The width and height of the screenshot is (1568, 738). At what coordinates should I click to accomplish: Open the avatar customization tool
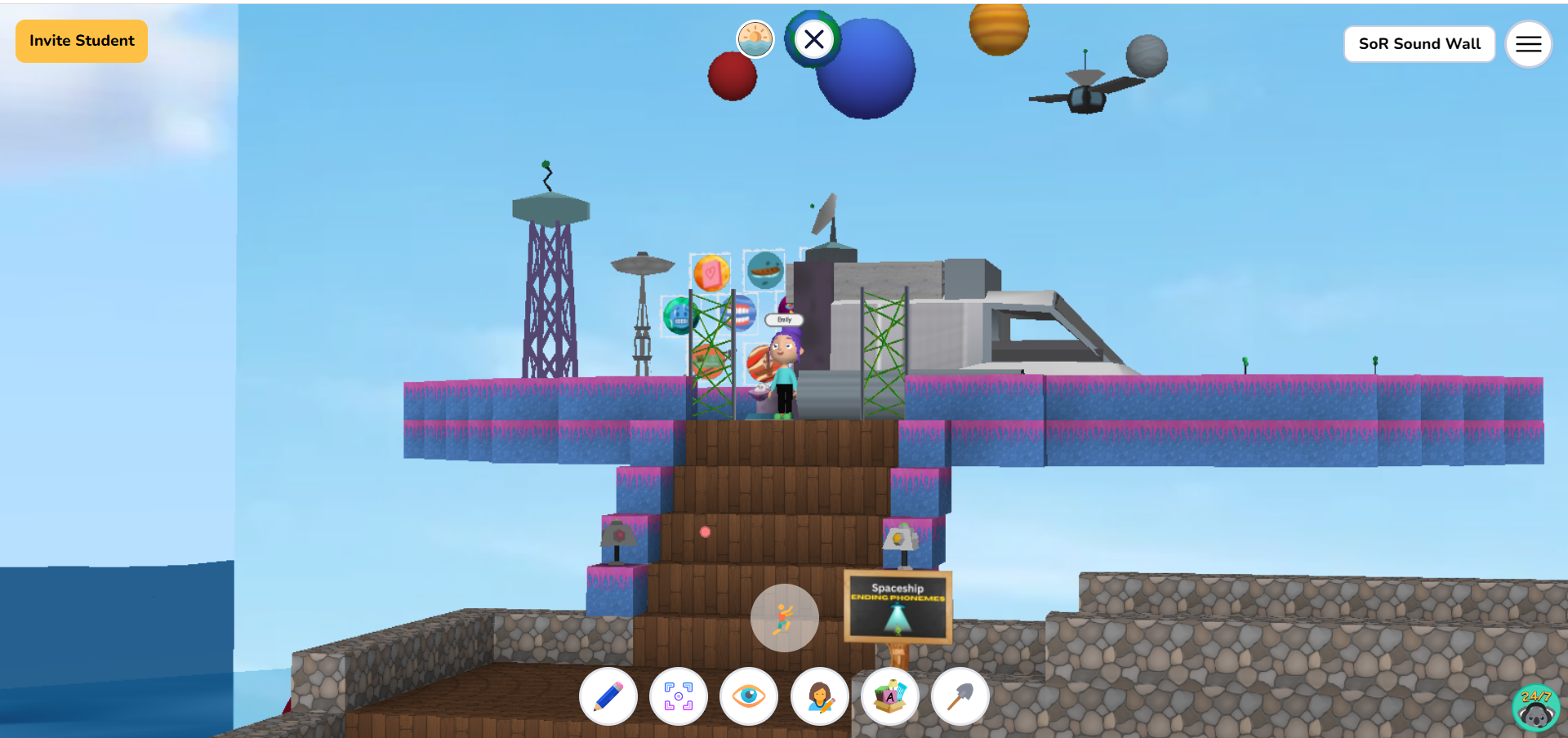pos(819,696)
